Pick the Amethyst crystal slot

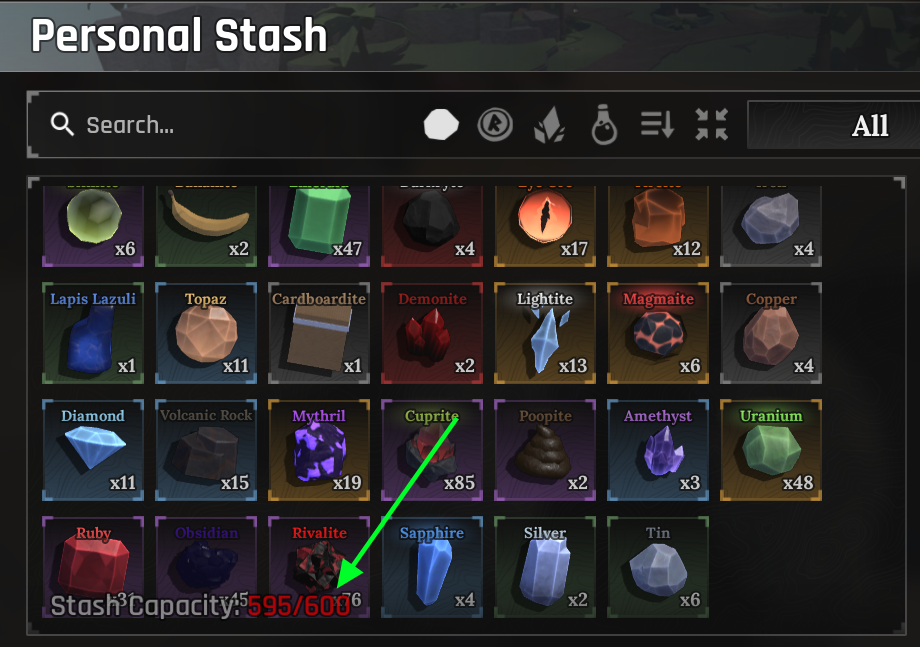(x=658, y=450)
